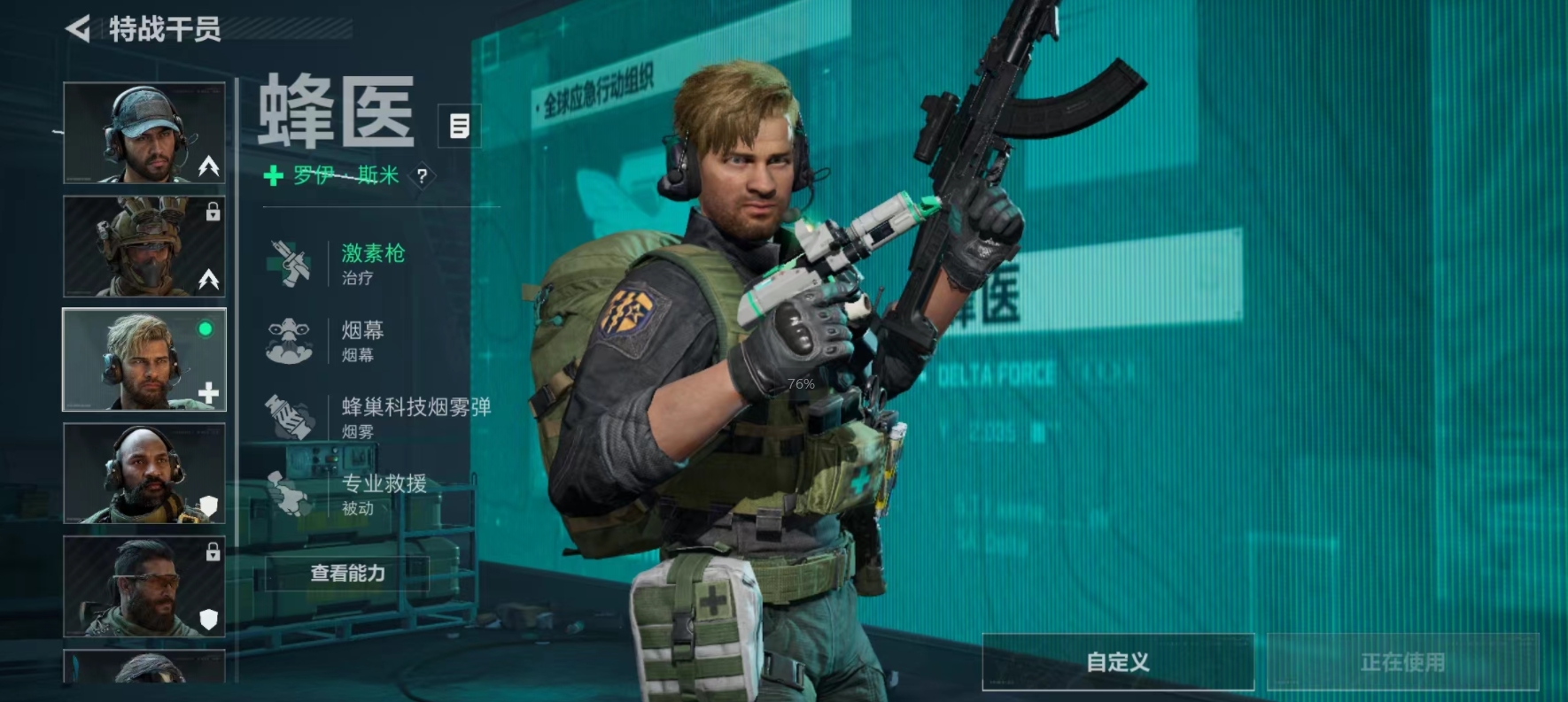1568x702 pixels.
Task: Pick the bald bearded operator with shield icon
Action: click(x=144, y=473)
